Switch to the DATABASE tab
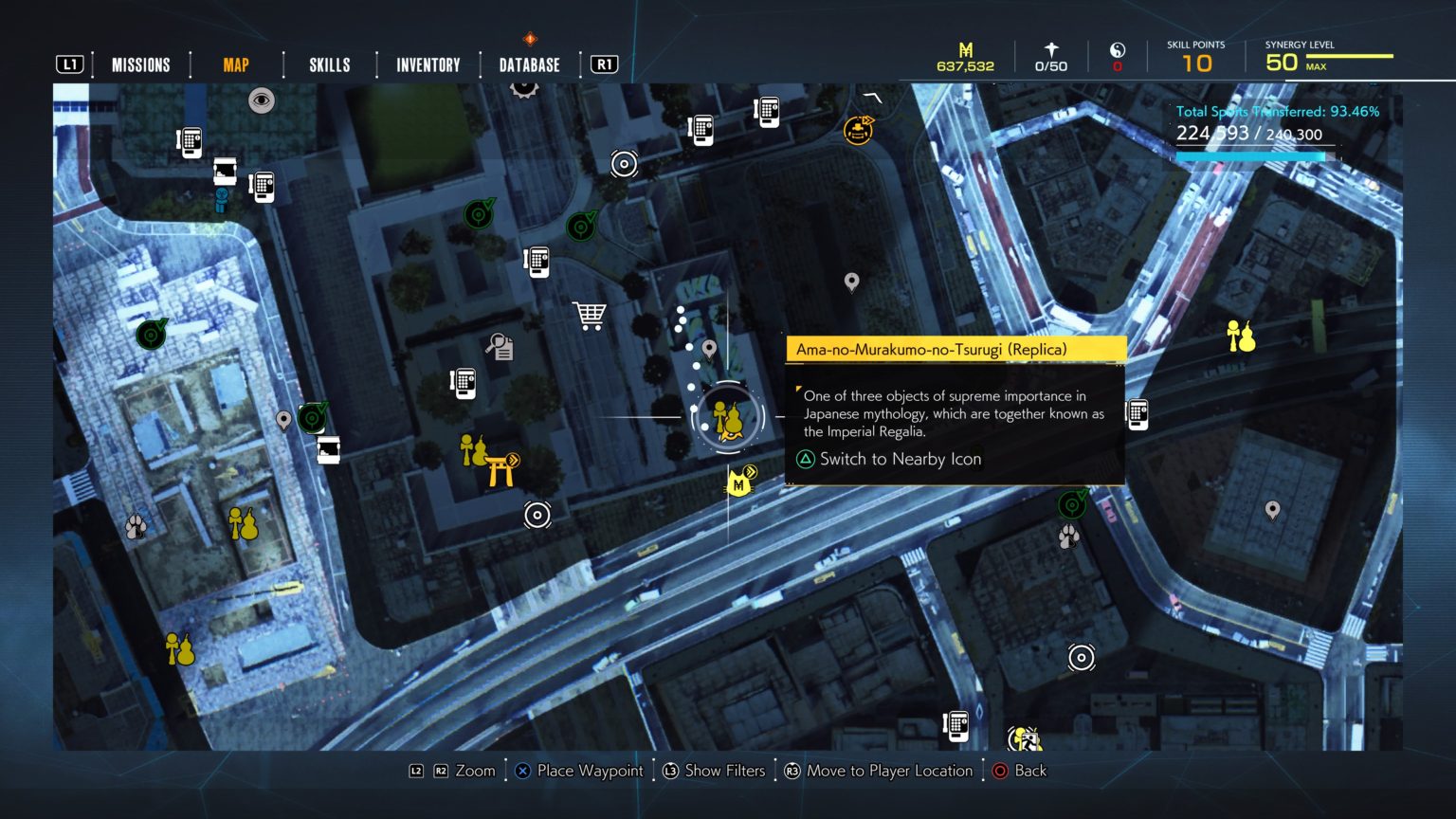 pos(528,64)
